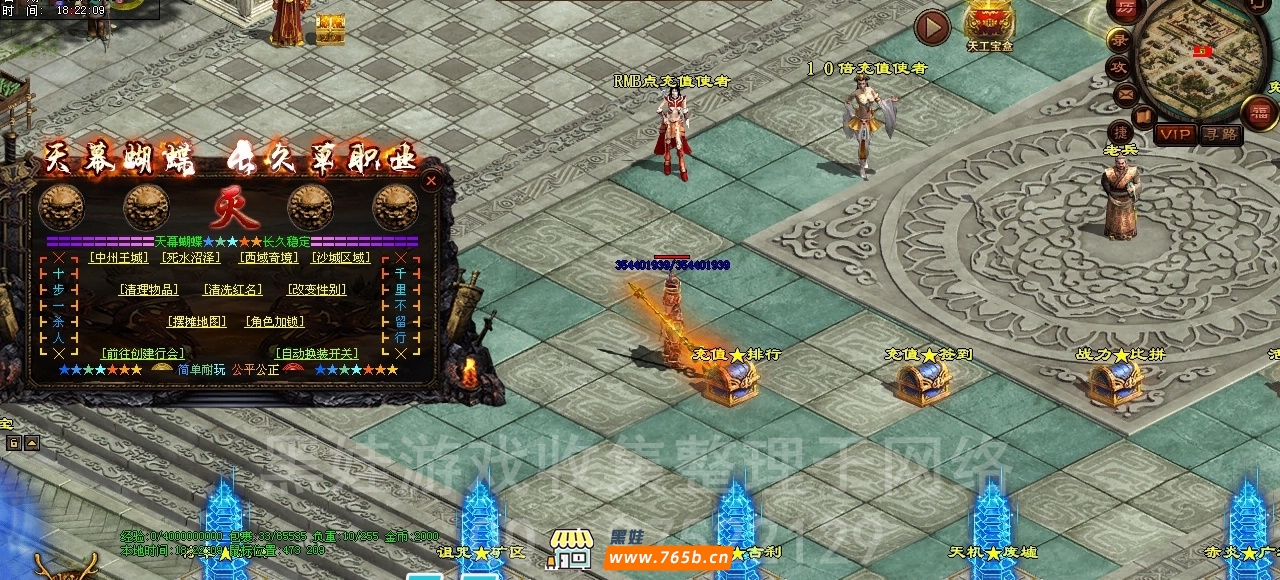The width and height of the screenshot is (1280, 580).
Task: Click the 清理物品 option
Action: pyautogui.click(x=148, y=290)
